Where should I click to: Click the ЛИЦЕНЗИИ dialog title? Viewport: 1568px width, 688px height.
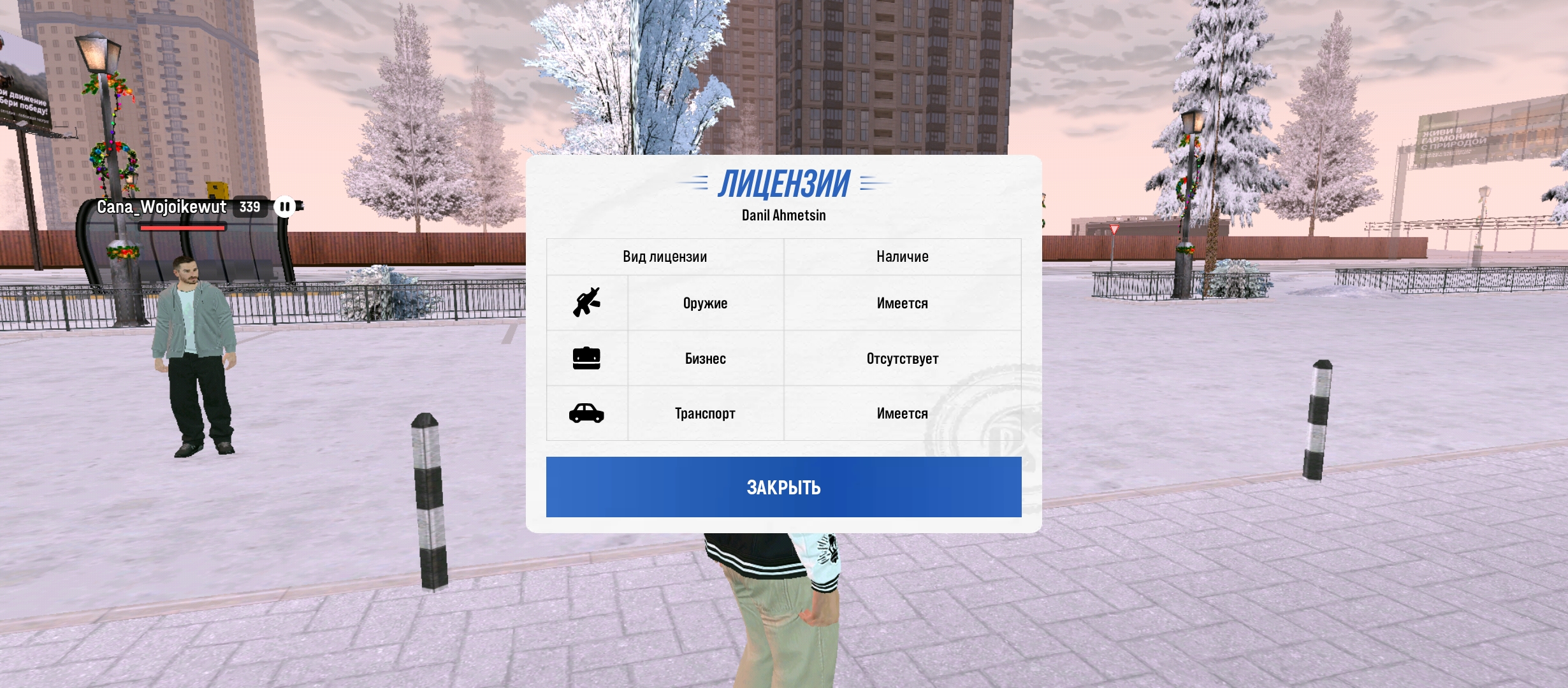point(783,185)
